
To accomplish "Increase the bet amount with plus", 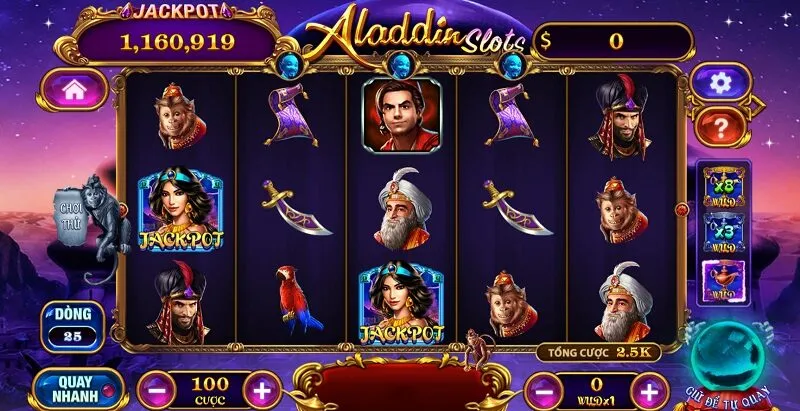I will pos(261,387).
